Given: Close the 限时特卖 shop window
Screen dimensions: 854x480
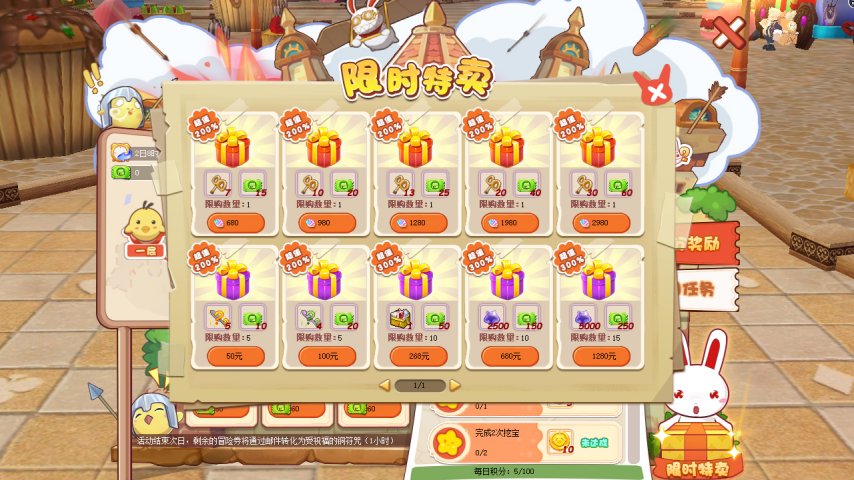Looking at the screenshot, I should point(655,92).
